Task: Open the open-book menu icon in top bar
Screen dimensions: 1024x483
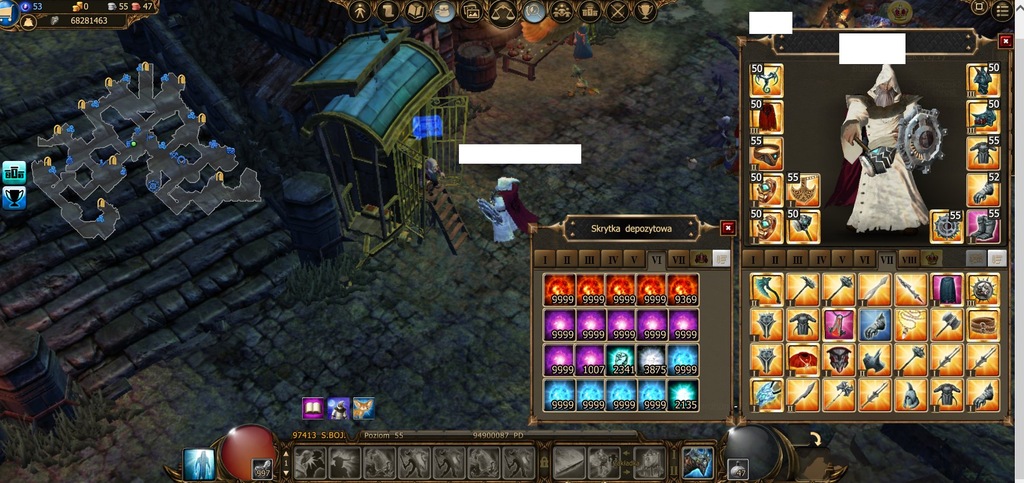Action: [415, 11]
